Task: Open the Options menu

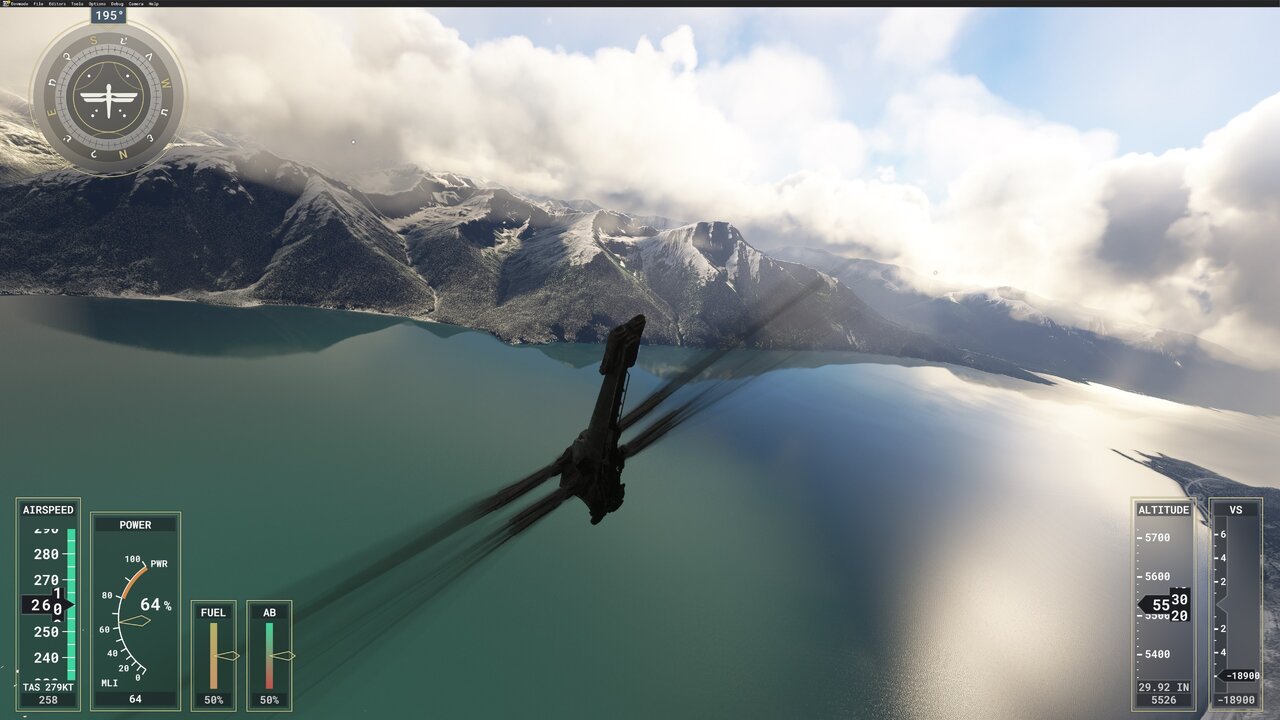Action: (98, 4)
